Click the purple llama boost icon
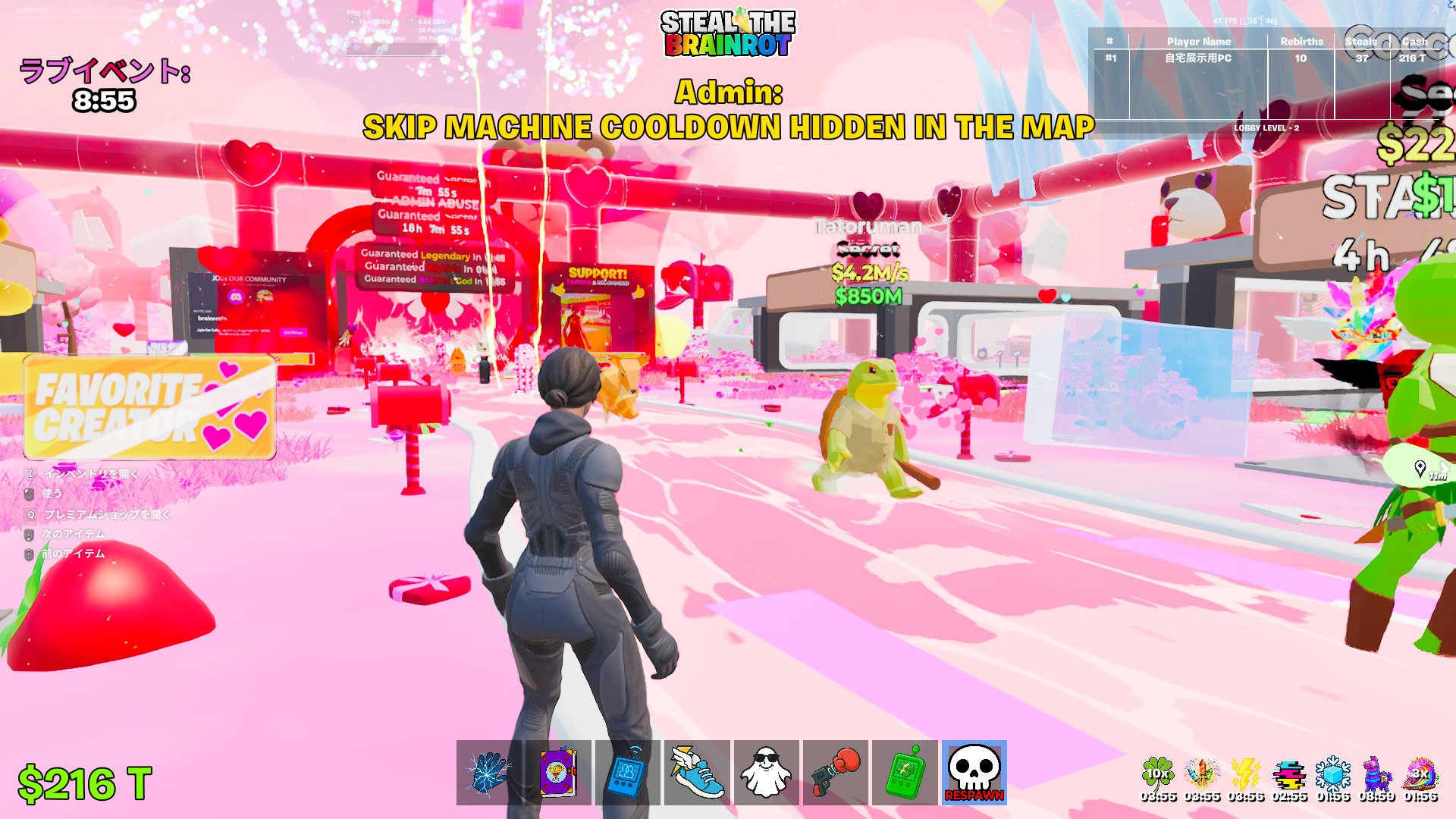 tap(1376, 774)
